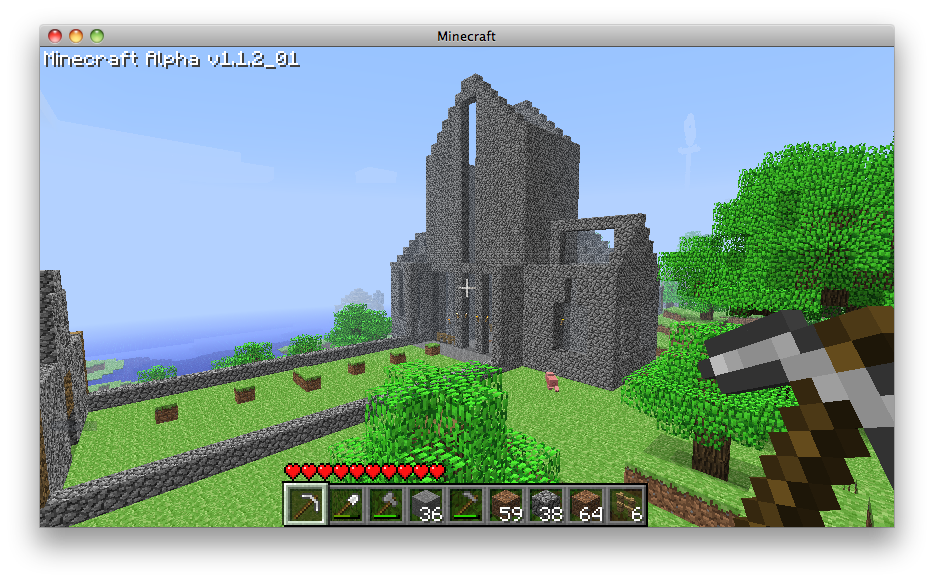Switch to the pickaxe with a durability bar
The height and width of the screenshot is (582, 934).
[x=466, y=505]
